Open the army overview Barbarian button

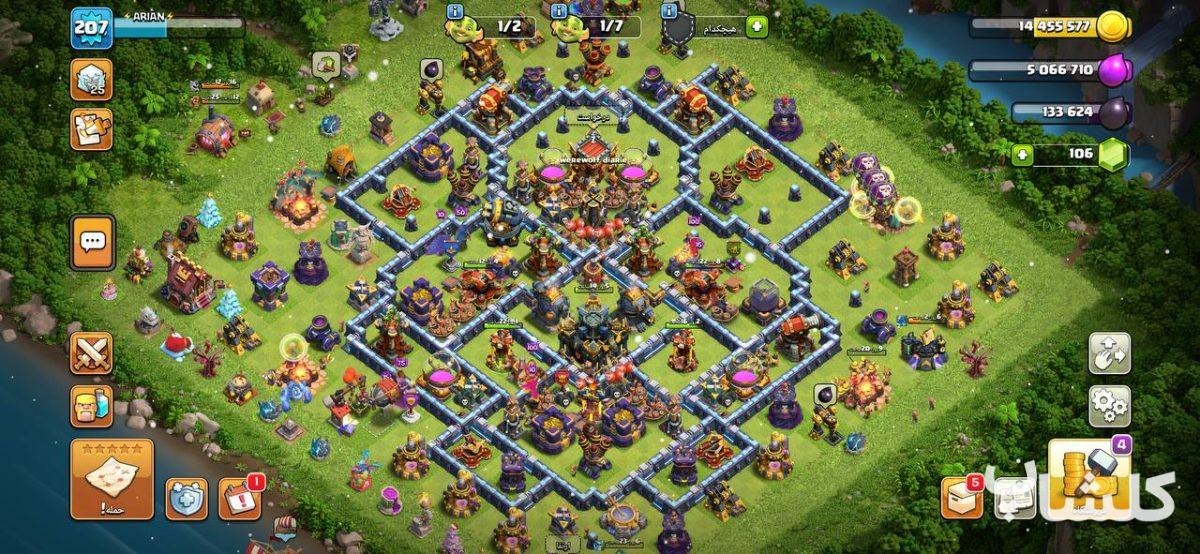point(91,406)
